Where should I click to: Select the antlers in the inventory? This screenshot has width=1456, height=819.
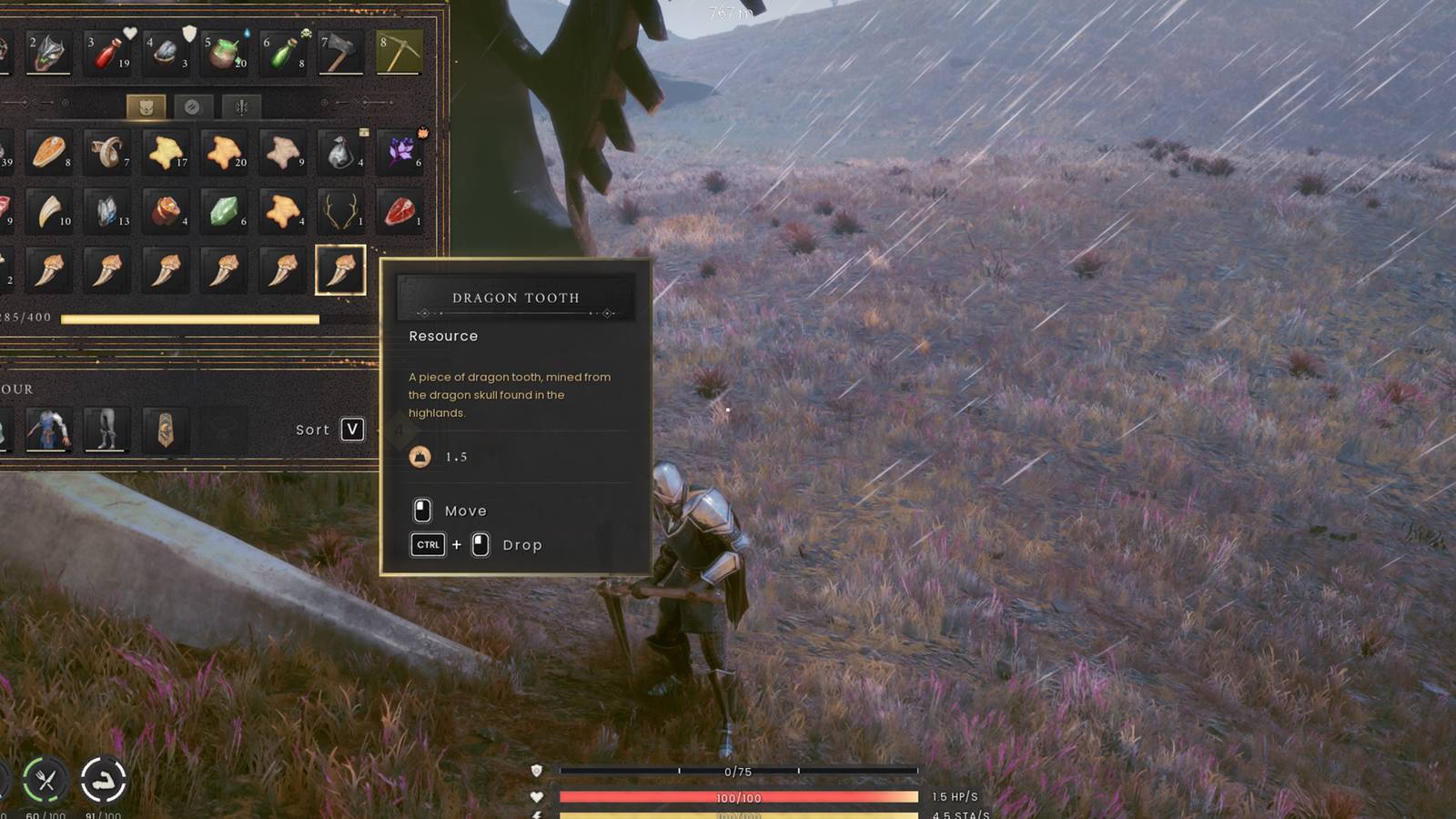pos(341,214)
